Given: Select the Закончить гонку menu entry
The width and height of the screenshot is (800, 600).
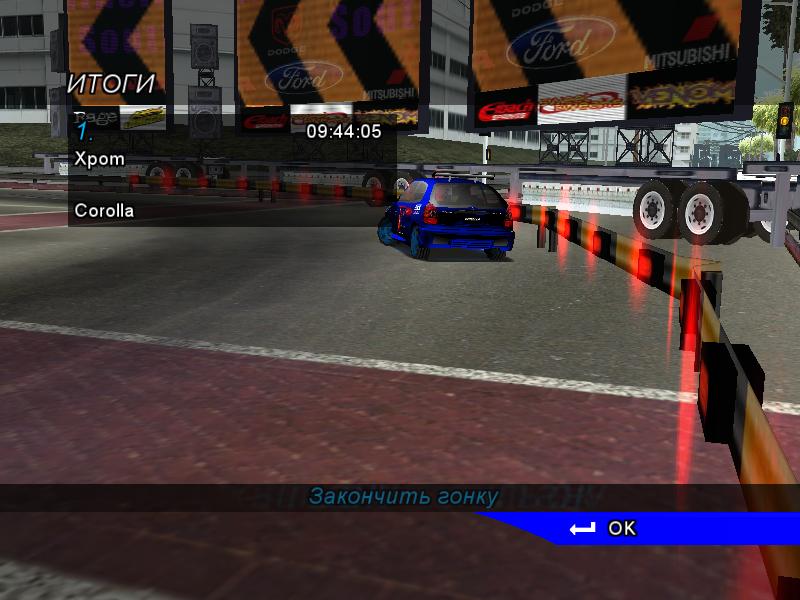Looking at the screenshot, I should 403,497.
